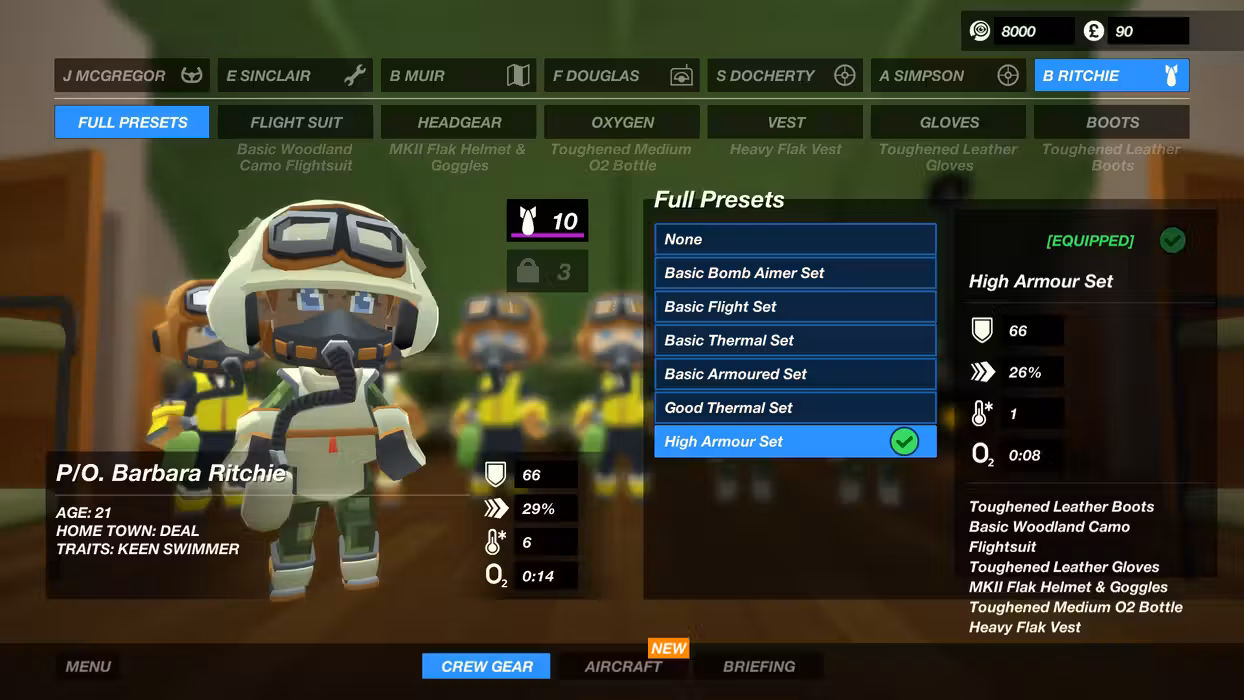1244x700 pixels.
Task: Choose the Basic Bomb Aimer Set
Action: pyautogui.click(x=795, y=273)
